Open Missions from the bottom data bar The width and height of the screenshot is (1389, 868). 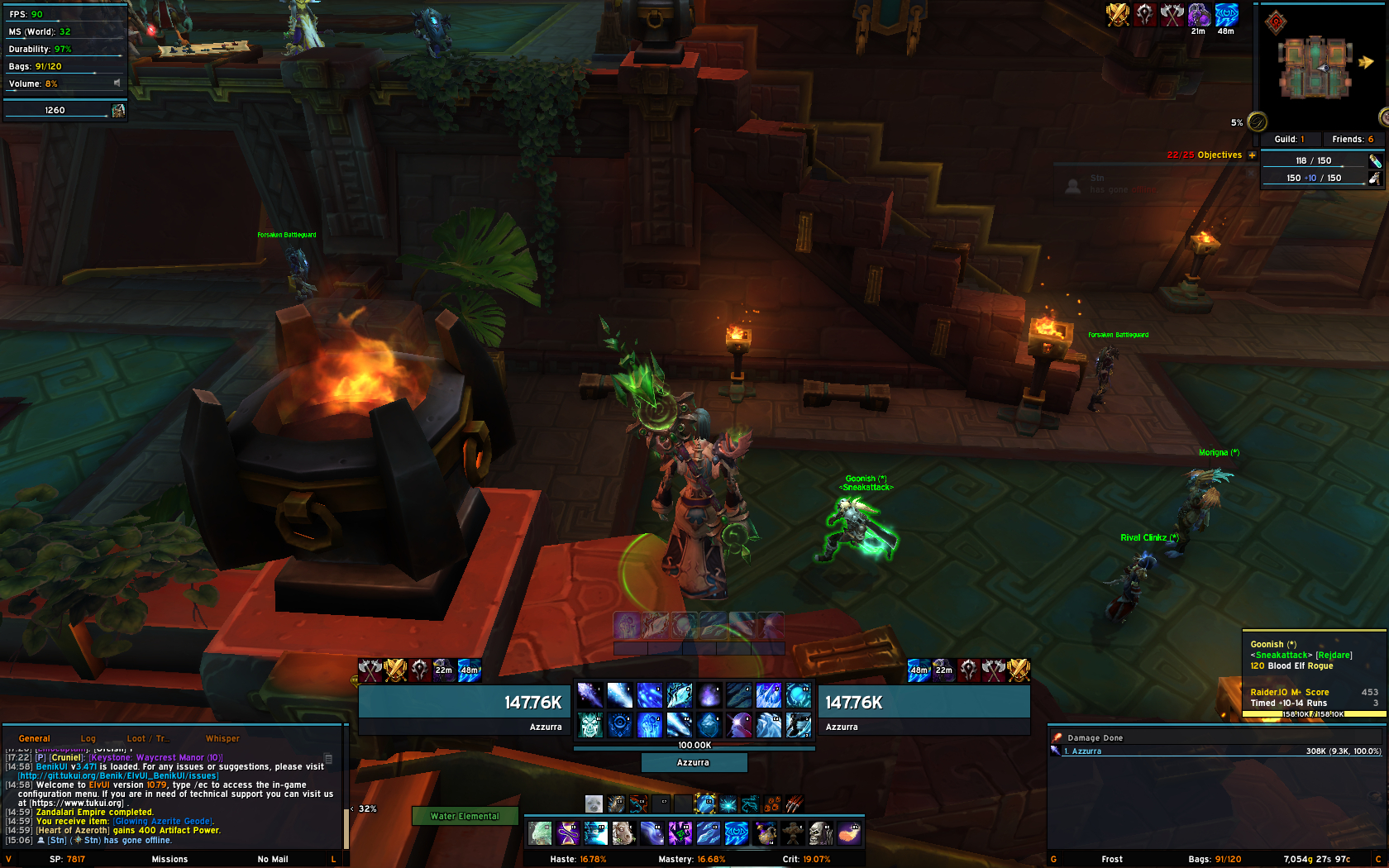(169, 859)
